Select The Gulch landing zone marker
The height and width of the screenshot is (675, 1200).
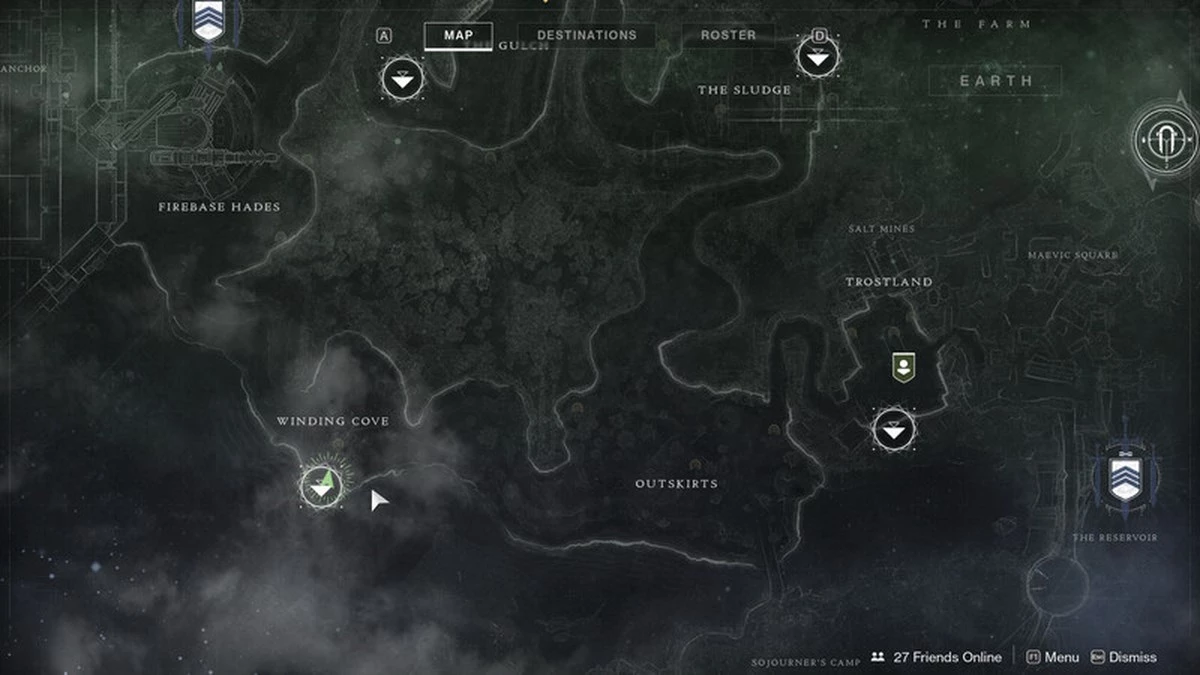pos(403,78)
